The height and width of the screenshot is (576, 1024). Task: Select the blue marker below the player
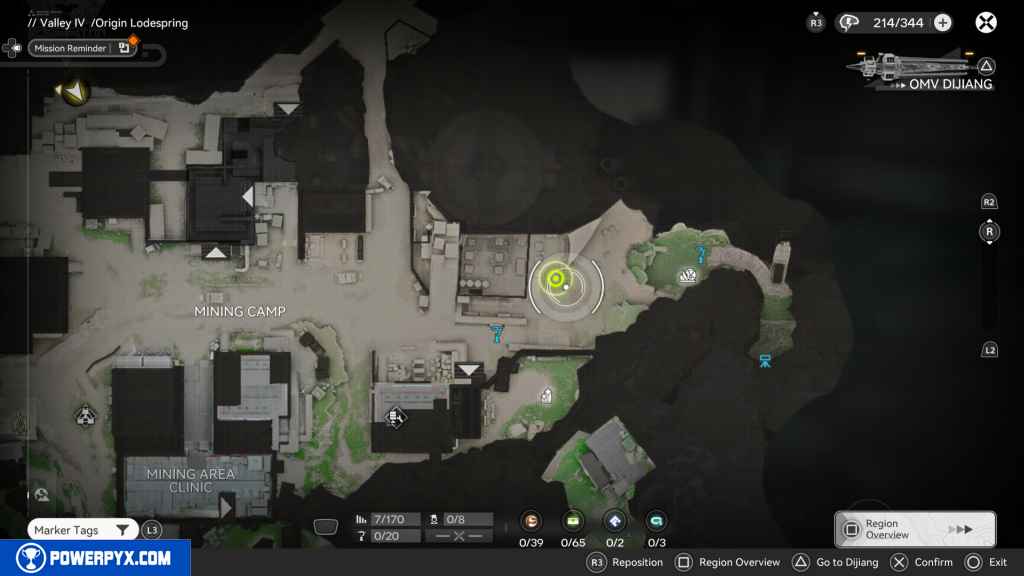pyautogui.click(x=497, y=333)
